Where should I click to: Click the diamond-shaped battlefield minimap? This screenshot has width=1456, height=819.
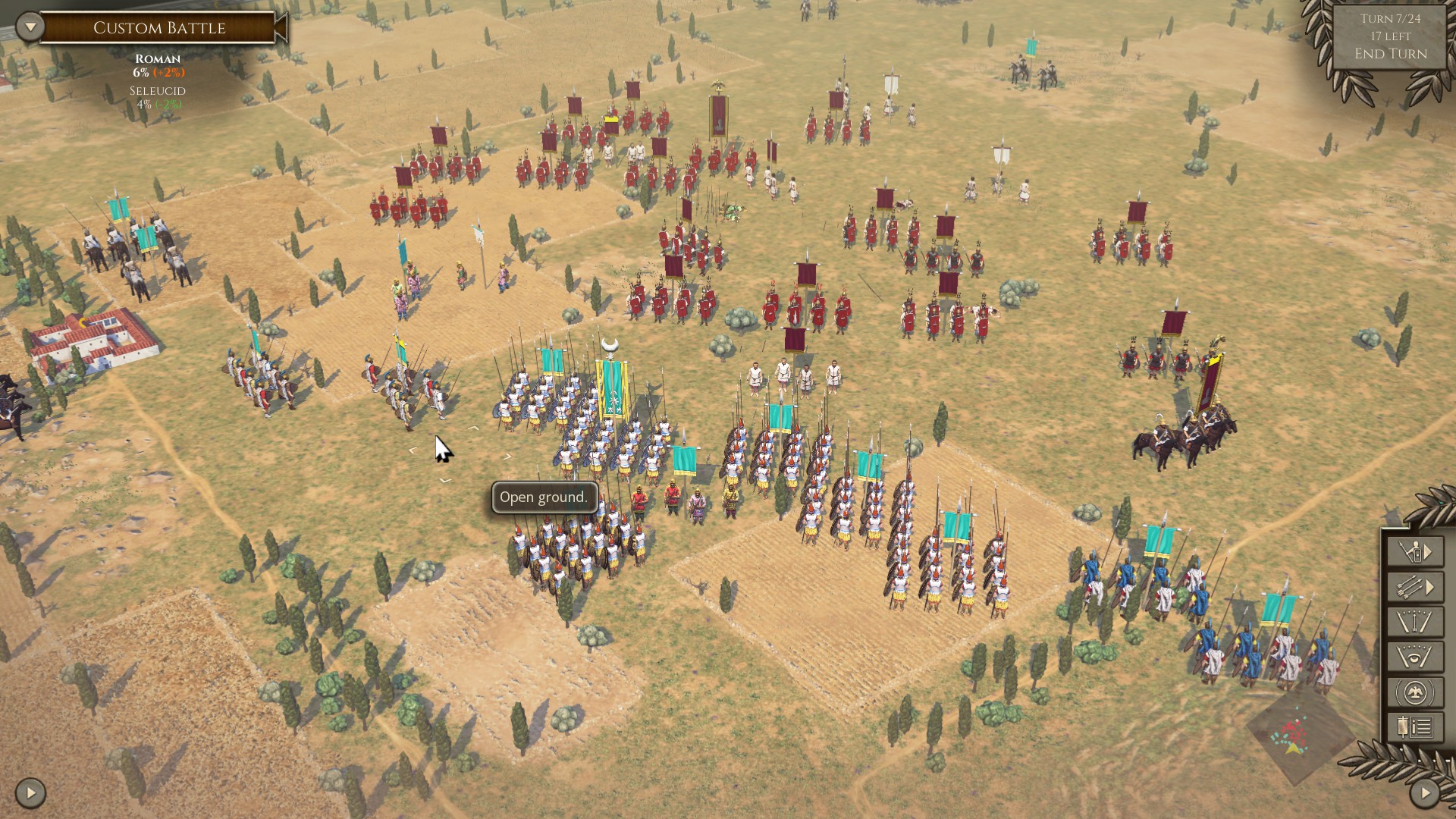point(1298,734)
